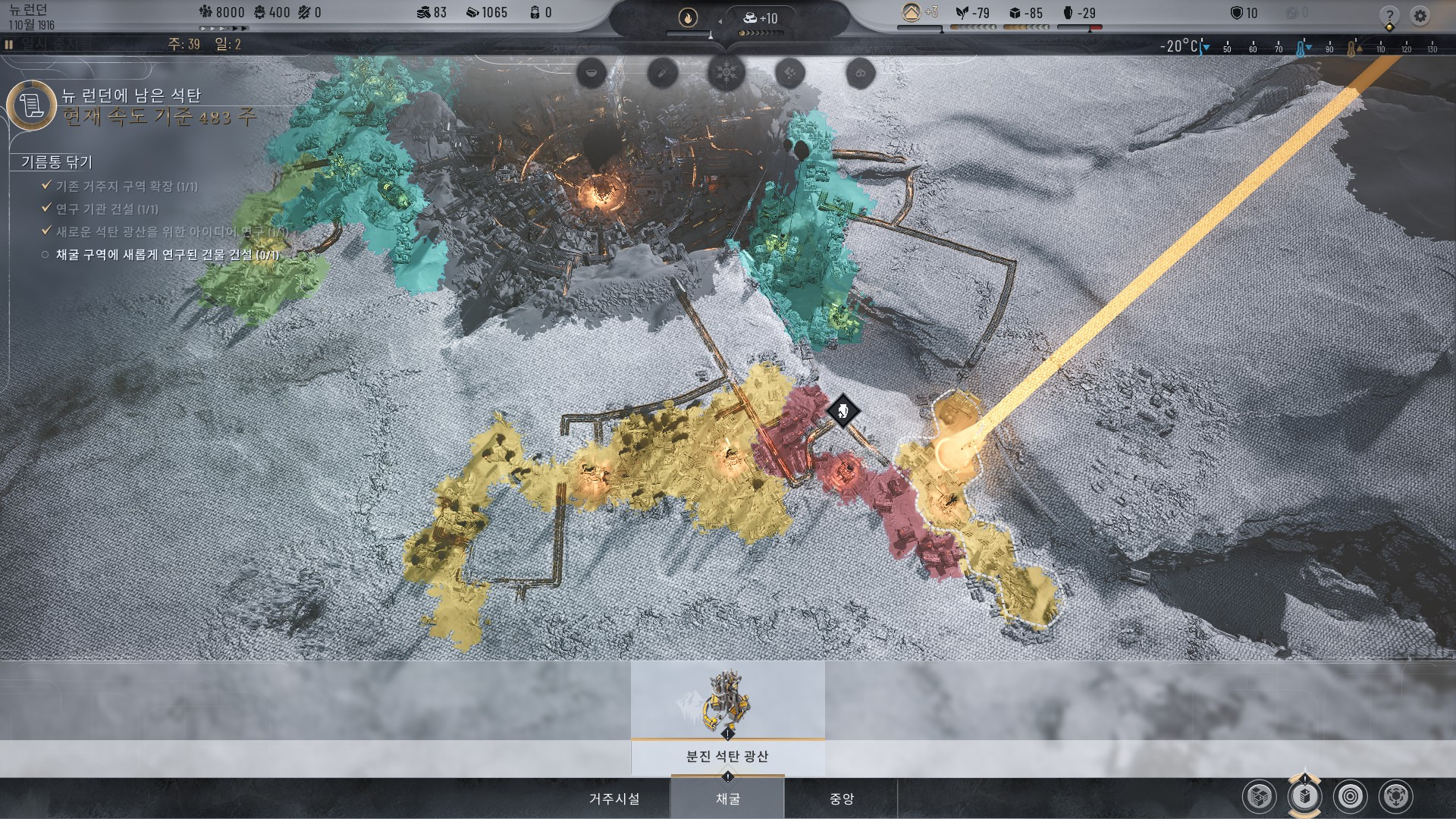Select the scattered squares squalor icon

coord(790,73)
